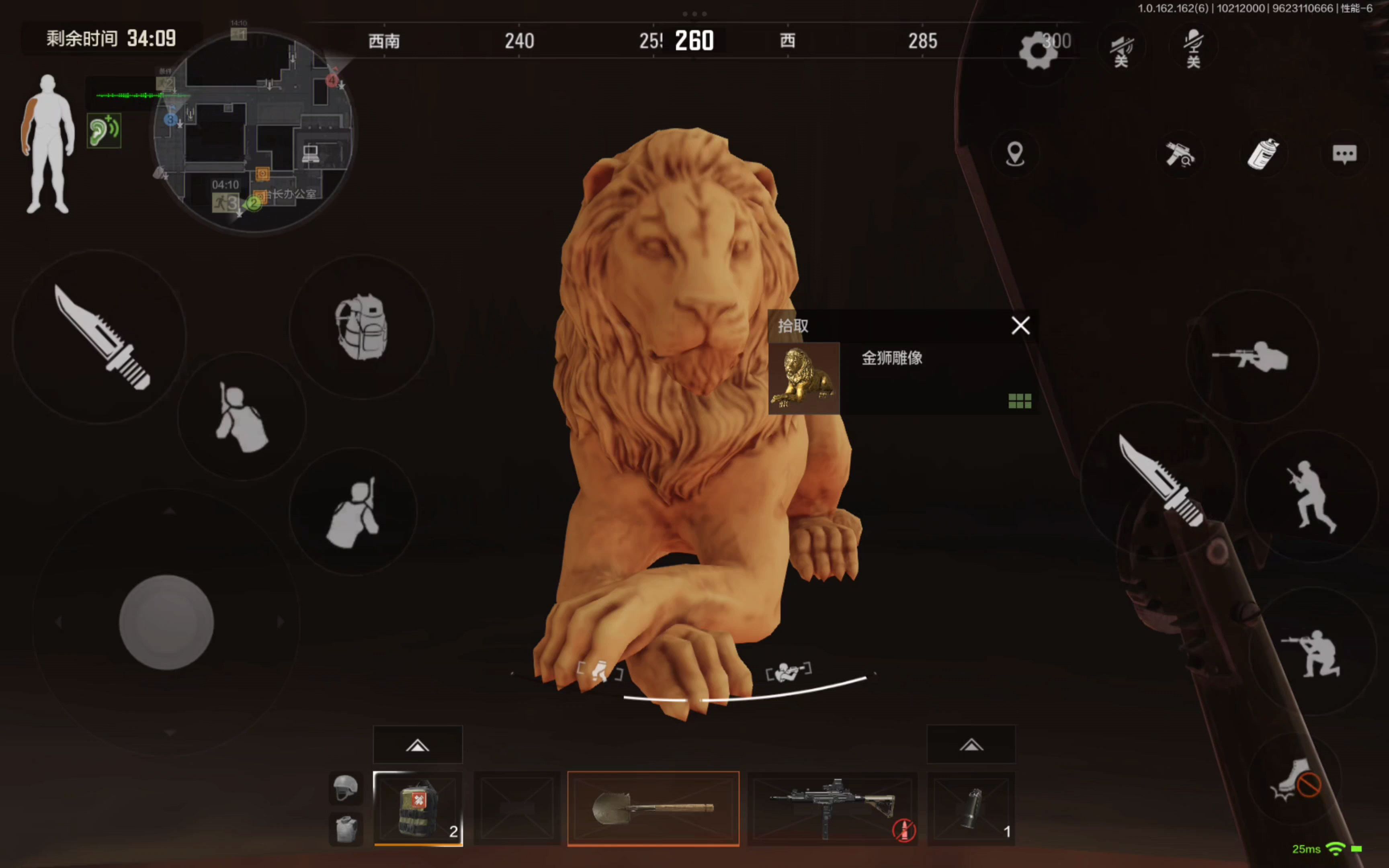Select the grenade slot
This screenshot has height=868, width=1389.
(x=971, y=808)
